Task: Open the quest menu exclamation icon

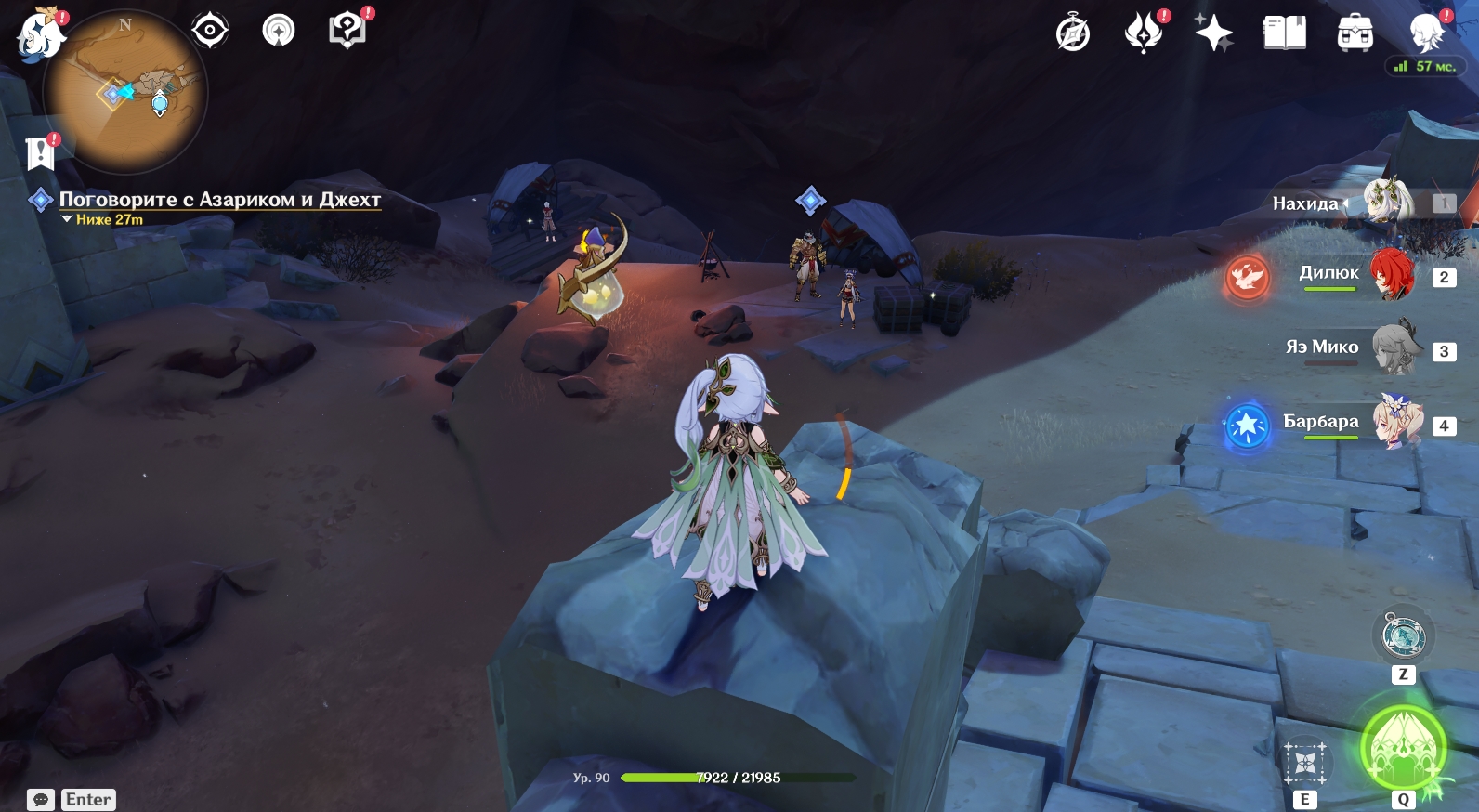Action: [x=41, y=153]
